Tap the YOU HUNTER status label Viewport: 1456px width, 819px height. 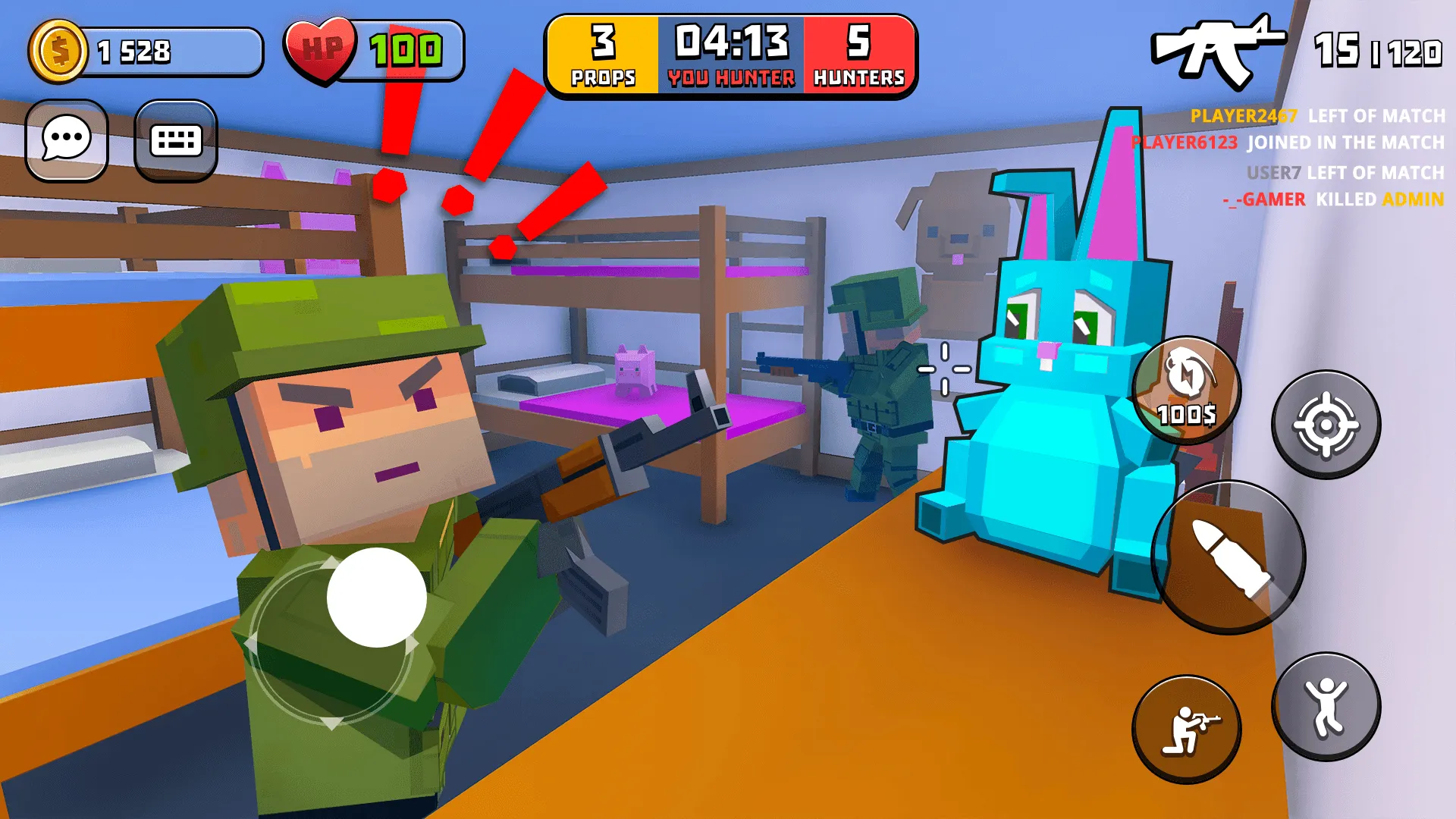(730, 76)
